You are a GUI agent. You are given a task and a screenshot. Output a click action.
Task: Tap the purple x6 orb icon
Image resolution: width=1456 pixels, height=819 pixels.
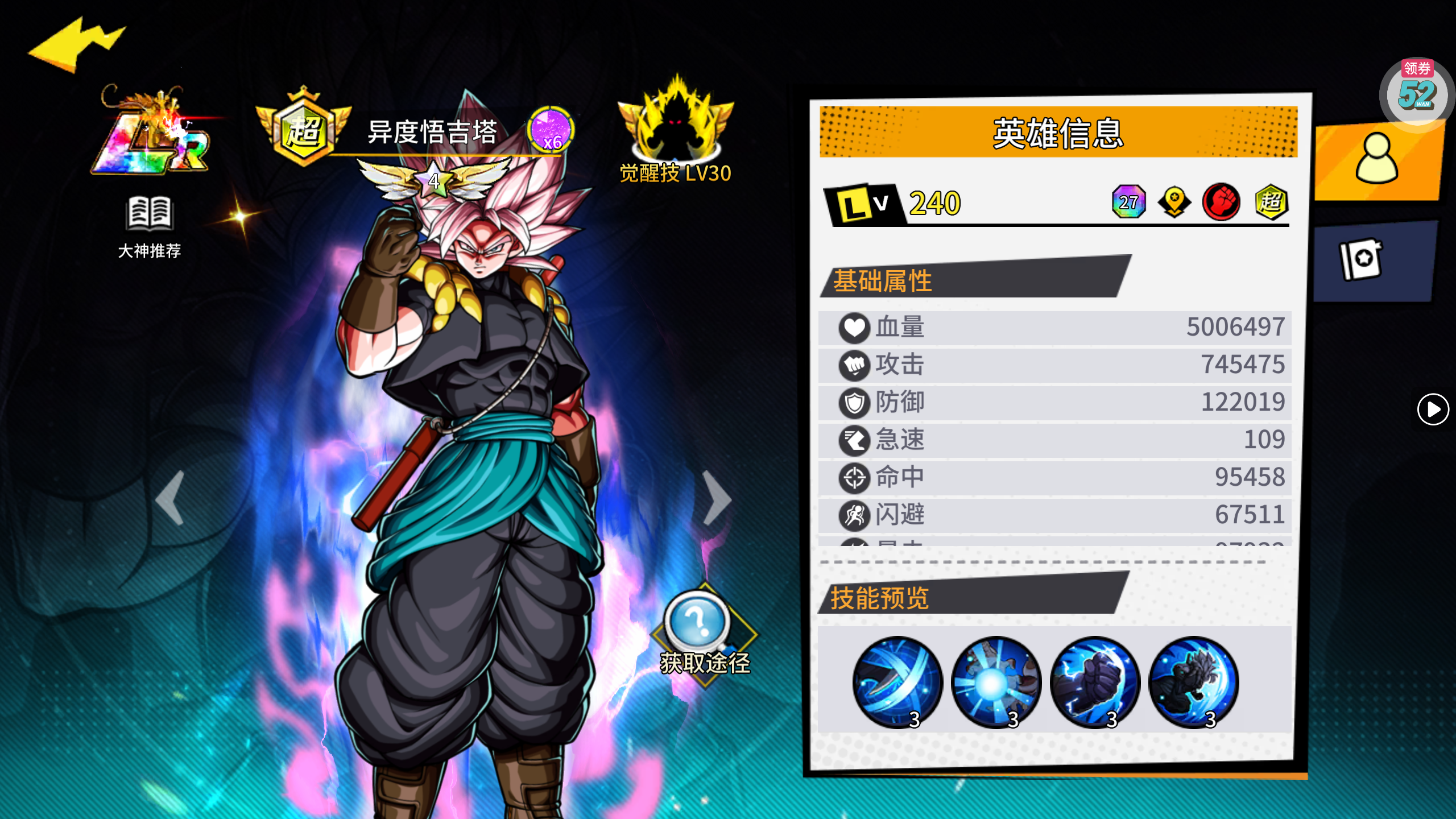click(551, 130)
